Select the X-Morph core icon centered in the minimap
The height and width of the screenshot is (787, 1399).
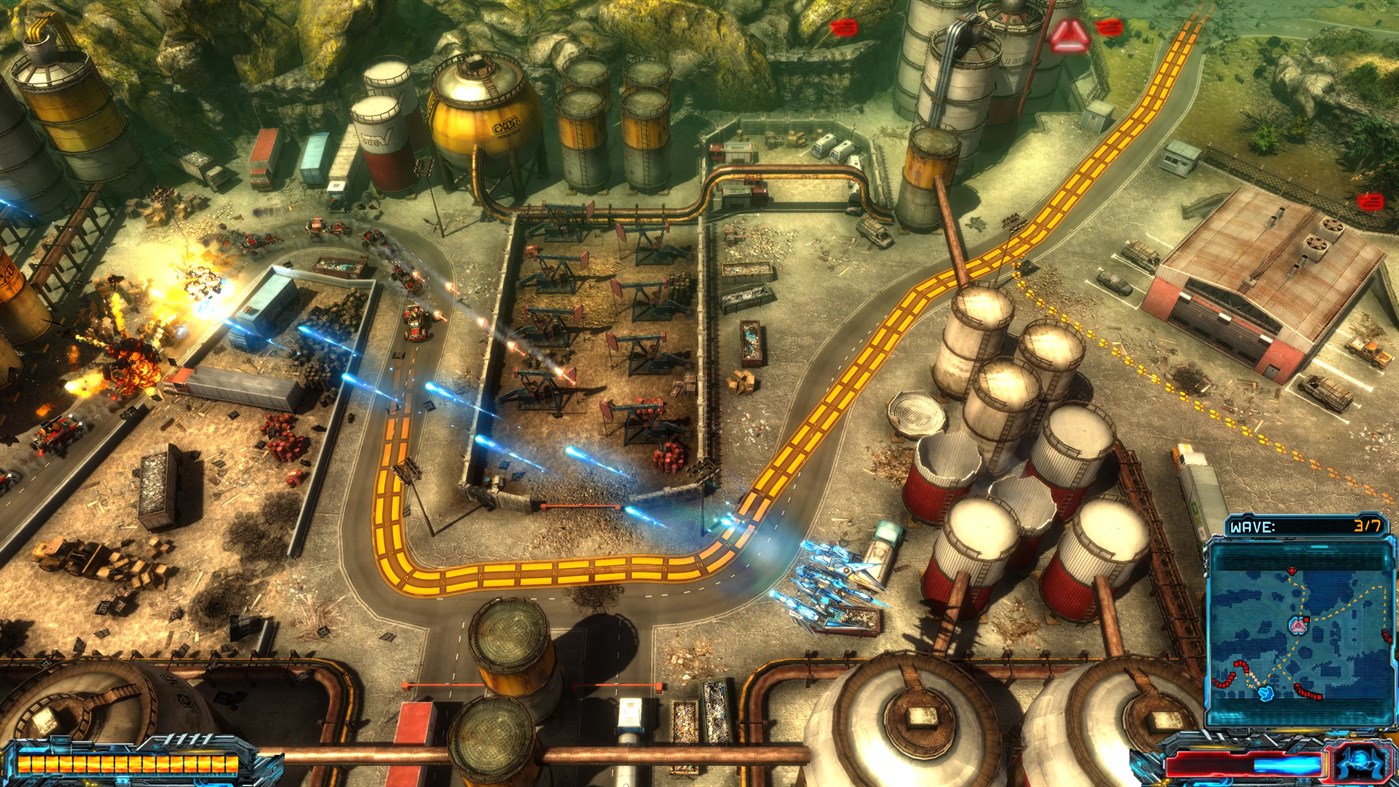coord(1298,625)
